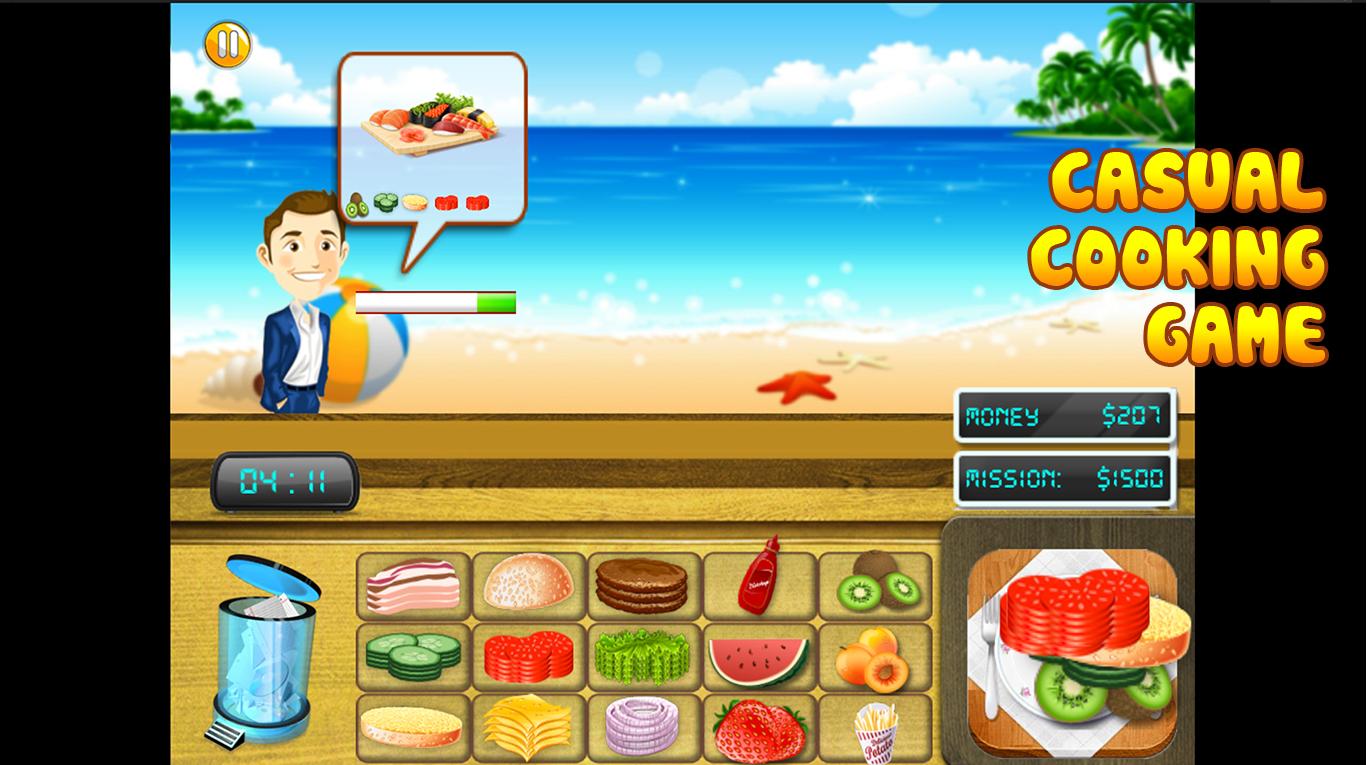This screenshot has height=765, width=1368.
Task: Add cheese slices to the sandwich
Action: tap(527, 728)
